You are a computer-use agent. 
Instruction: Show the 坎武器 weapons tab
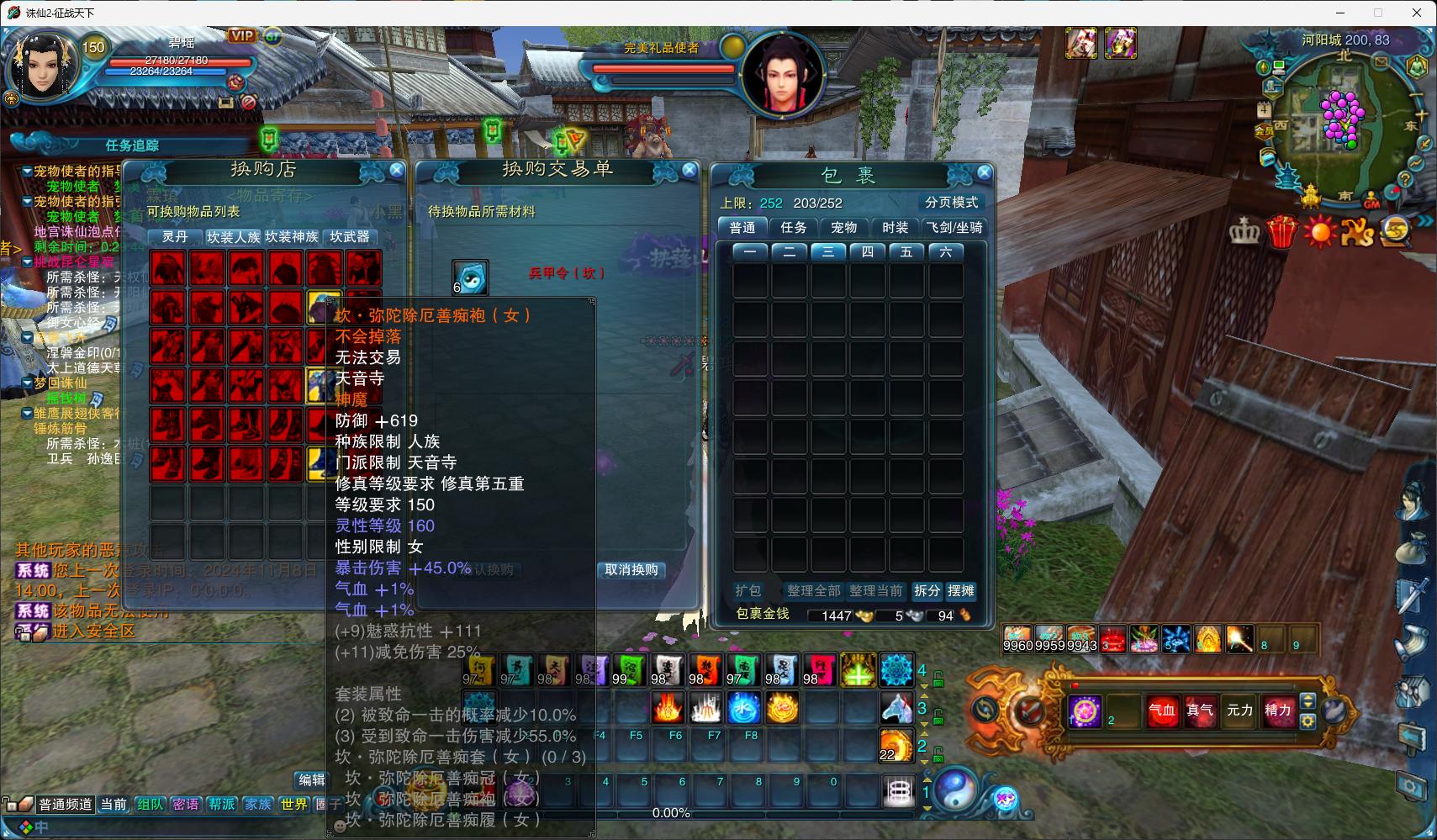point(350,237)
